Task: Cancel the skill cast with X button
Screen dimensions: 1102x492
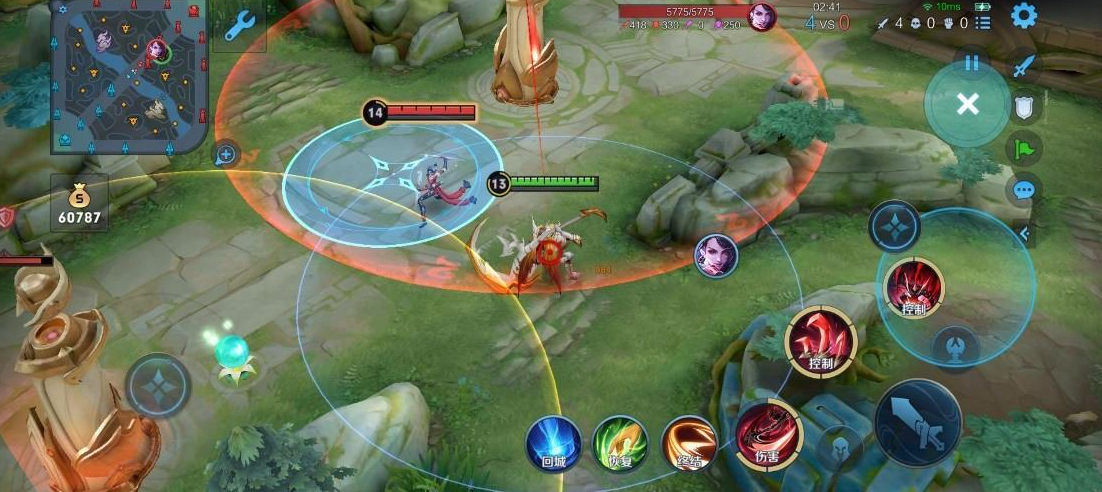Action: pos(967,104)
